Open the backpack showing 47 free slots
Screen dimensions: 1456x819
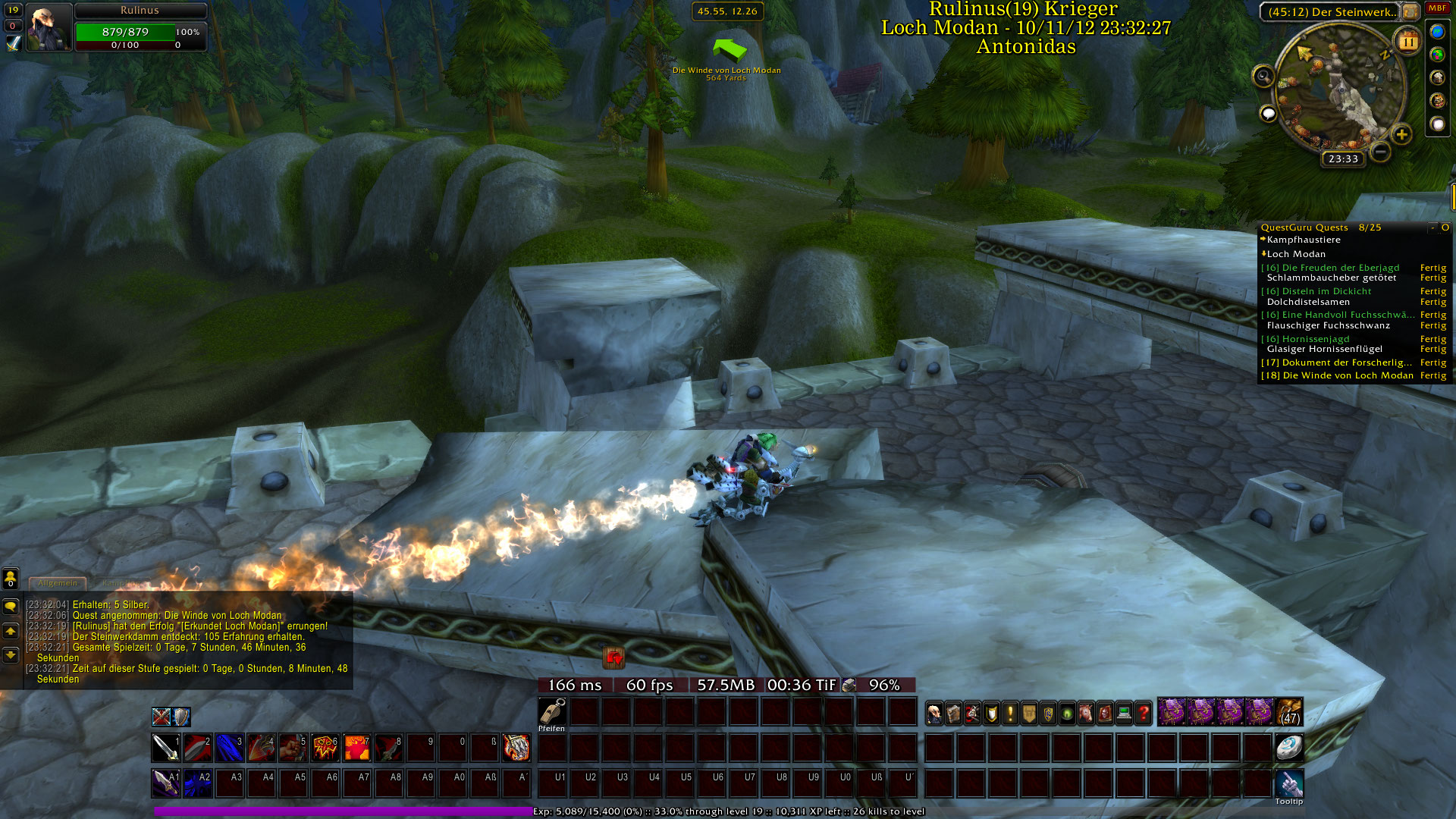pyautogui.click(x=1290, y=713)
